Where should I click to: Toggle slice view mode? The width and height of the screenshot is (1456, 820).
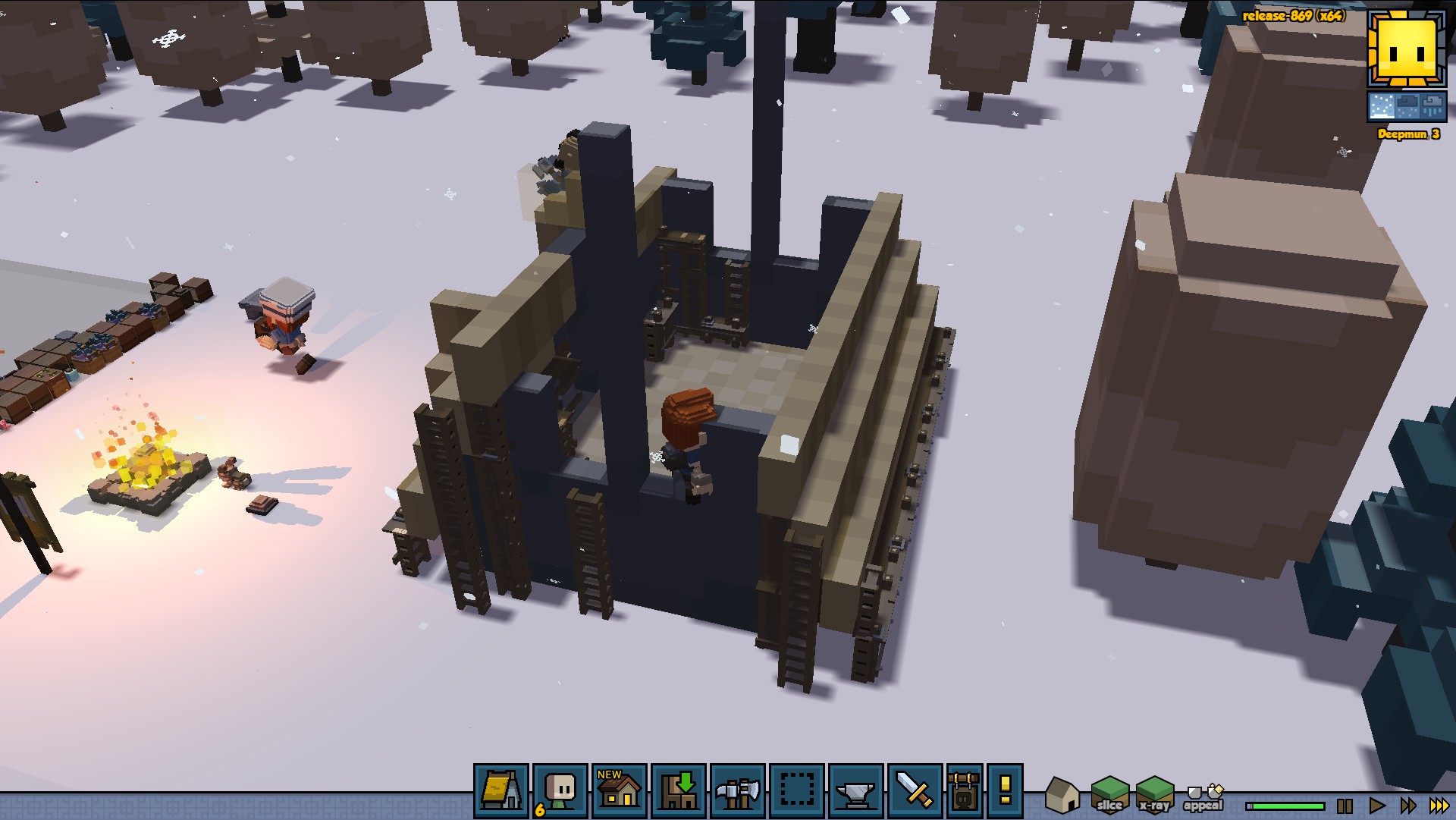pyautogui.click(x=1109, y=795)
